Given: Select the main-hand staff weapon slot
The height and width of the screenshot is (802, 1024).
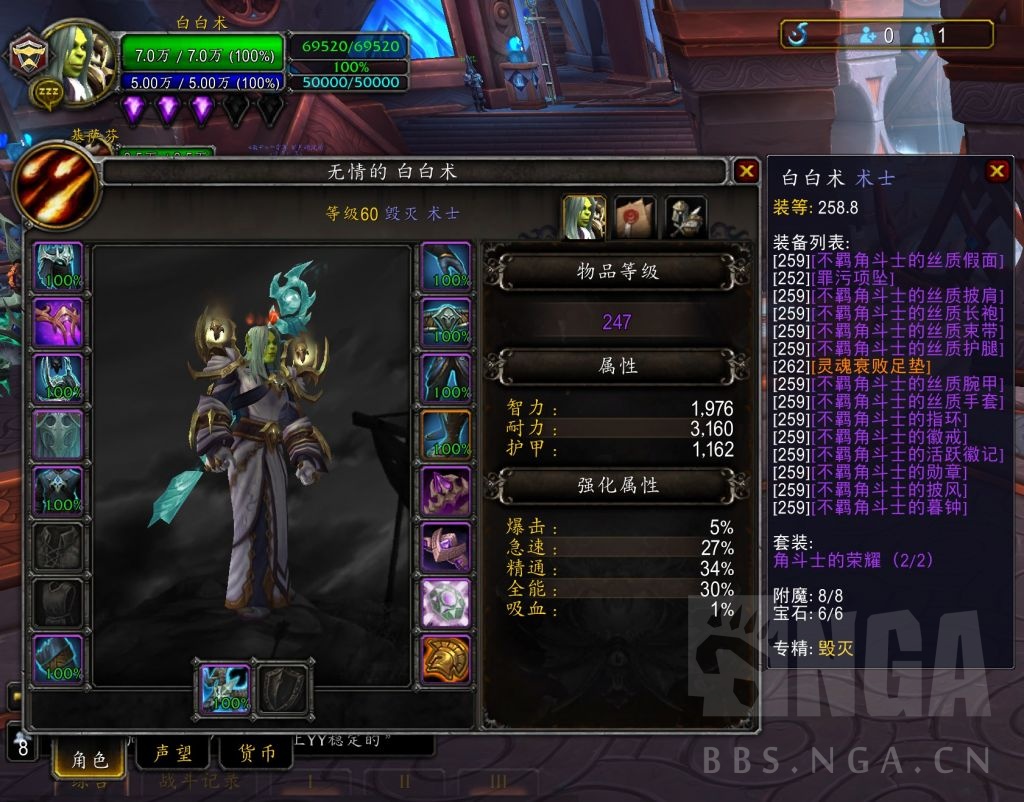Looking at the screenshot, I should pos(225,689).
